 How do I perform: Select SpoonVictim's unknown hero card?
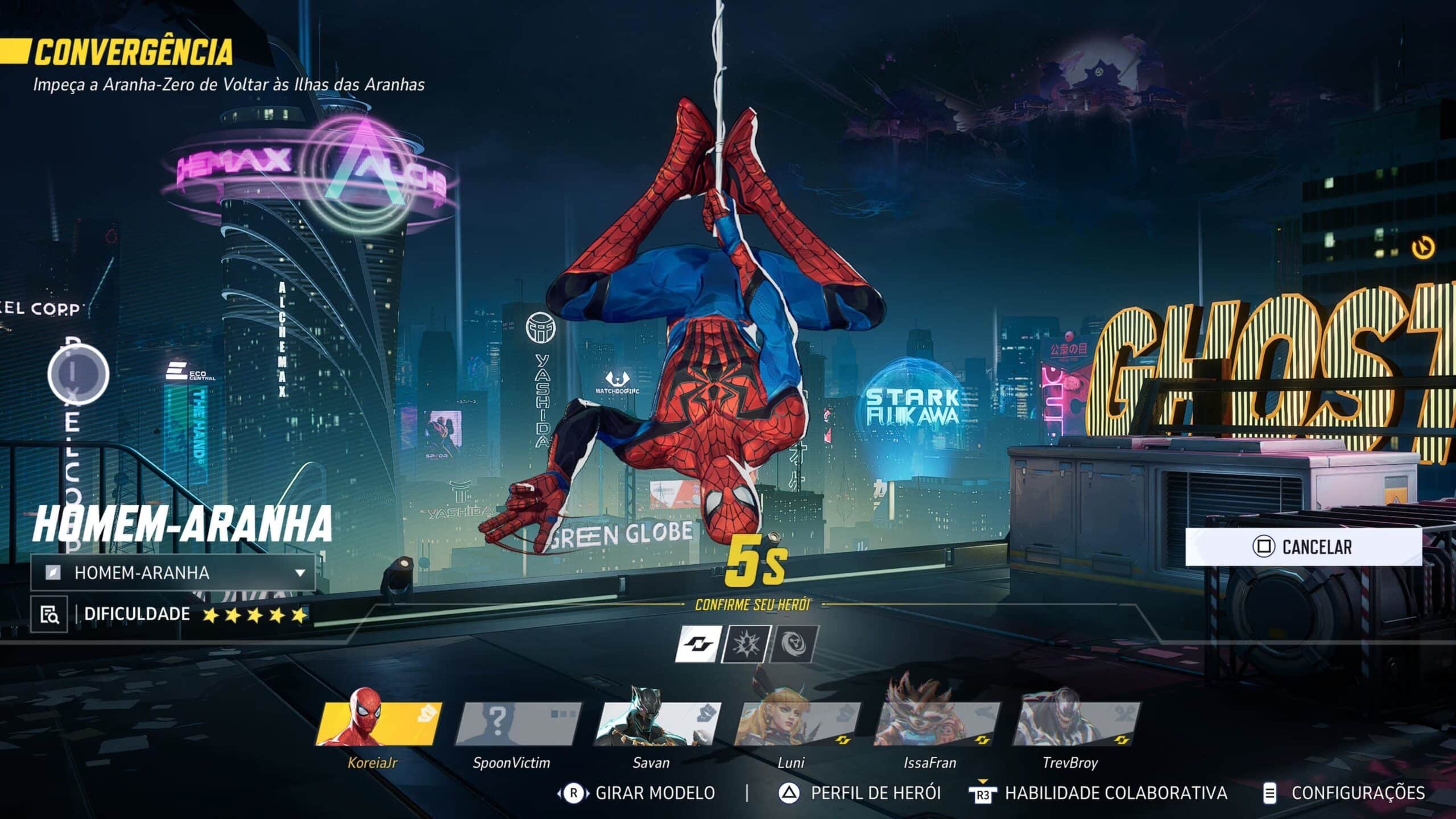click(x=518, y=723)
